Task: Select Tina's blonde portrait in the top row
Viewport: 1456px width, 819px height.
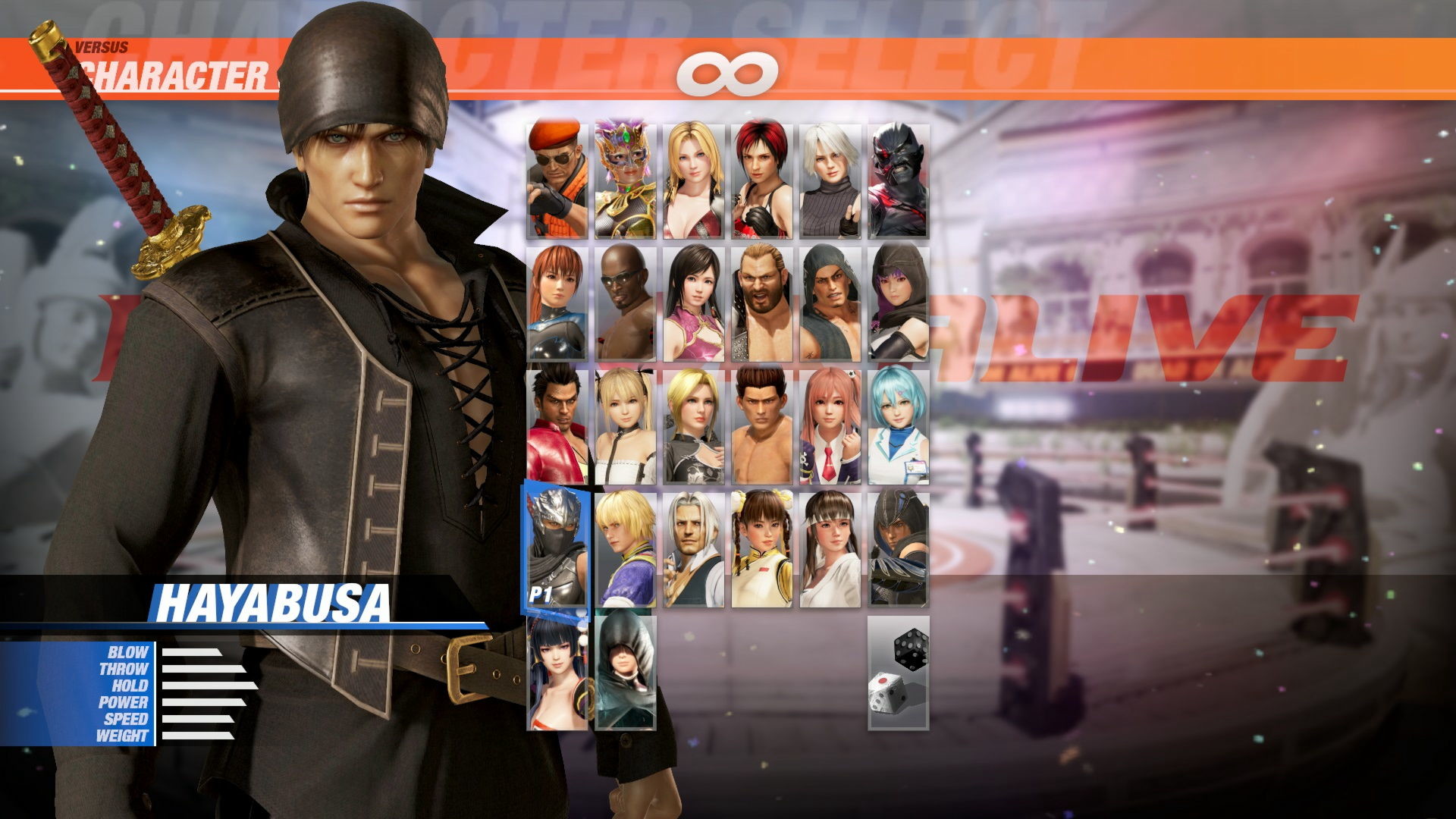Action: 694,178
